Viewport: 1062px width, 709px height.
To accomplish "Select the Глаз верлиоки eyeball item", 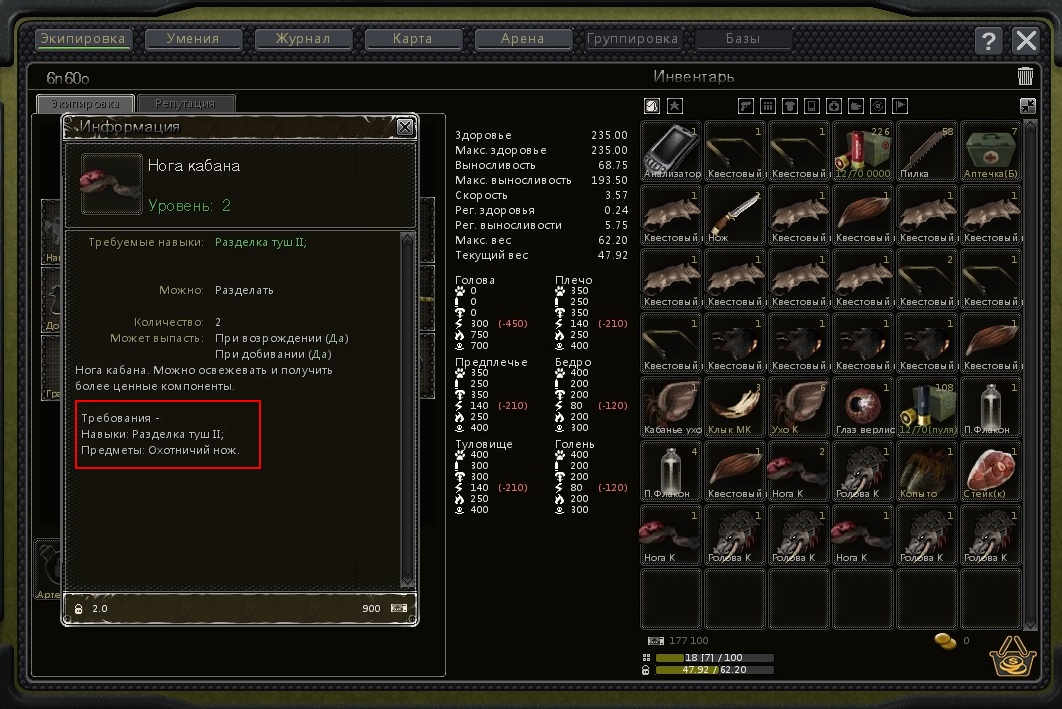I will [x=863, y=407].
